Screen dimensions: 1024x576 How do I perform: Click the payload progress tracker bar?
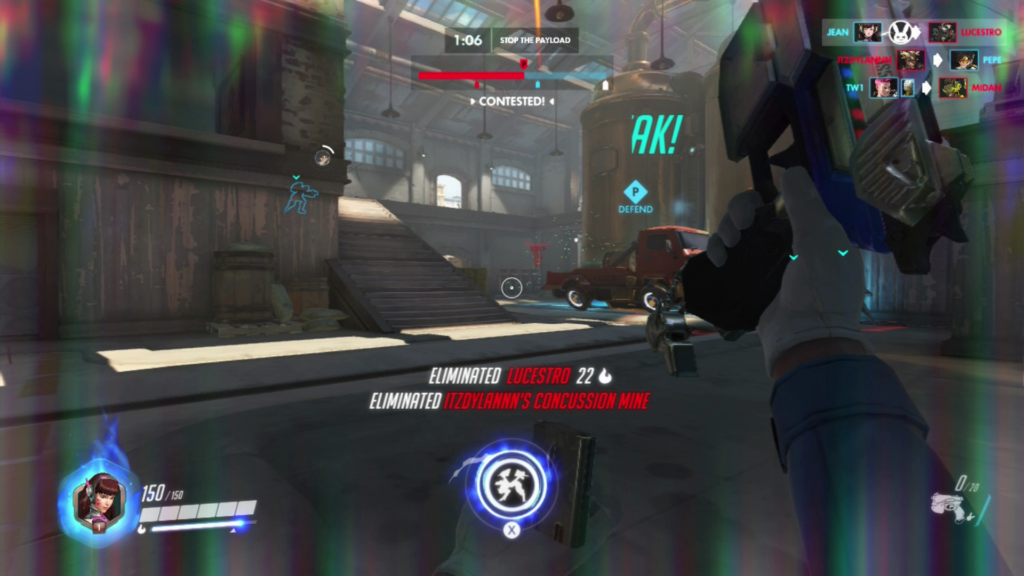point(514,75)
